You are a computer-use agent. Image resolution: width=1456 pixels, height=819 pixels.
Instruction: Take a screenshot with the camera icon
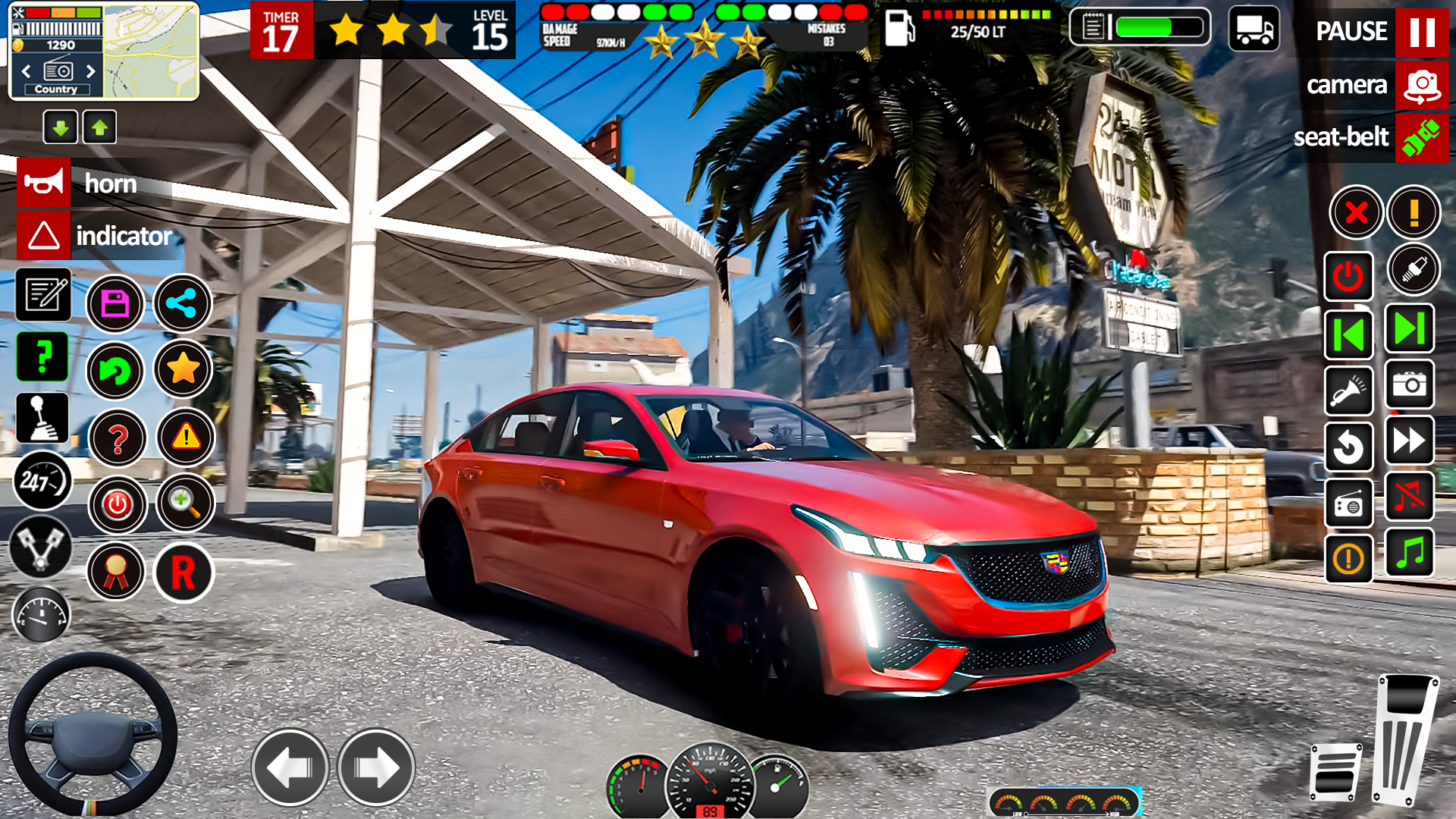point(1409,386)
